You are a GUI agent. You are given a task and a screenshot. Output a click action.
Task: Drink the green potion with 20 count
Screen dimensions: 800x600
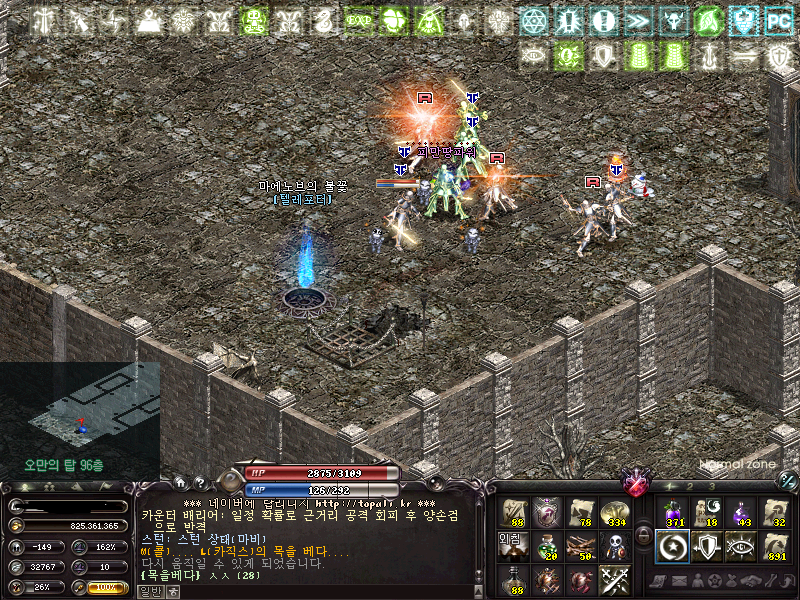pyautogui.click(x=547, y=546)
